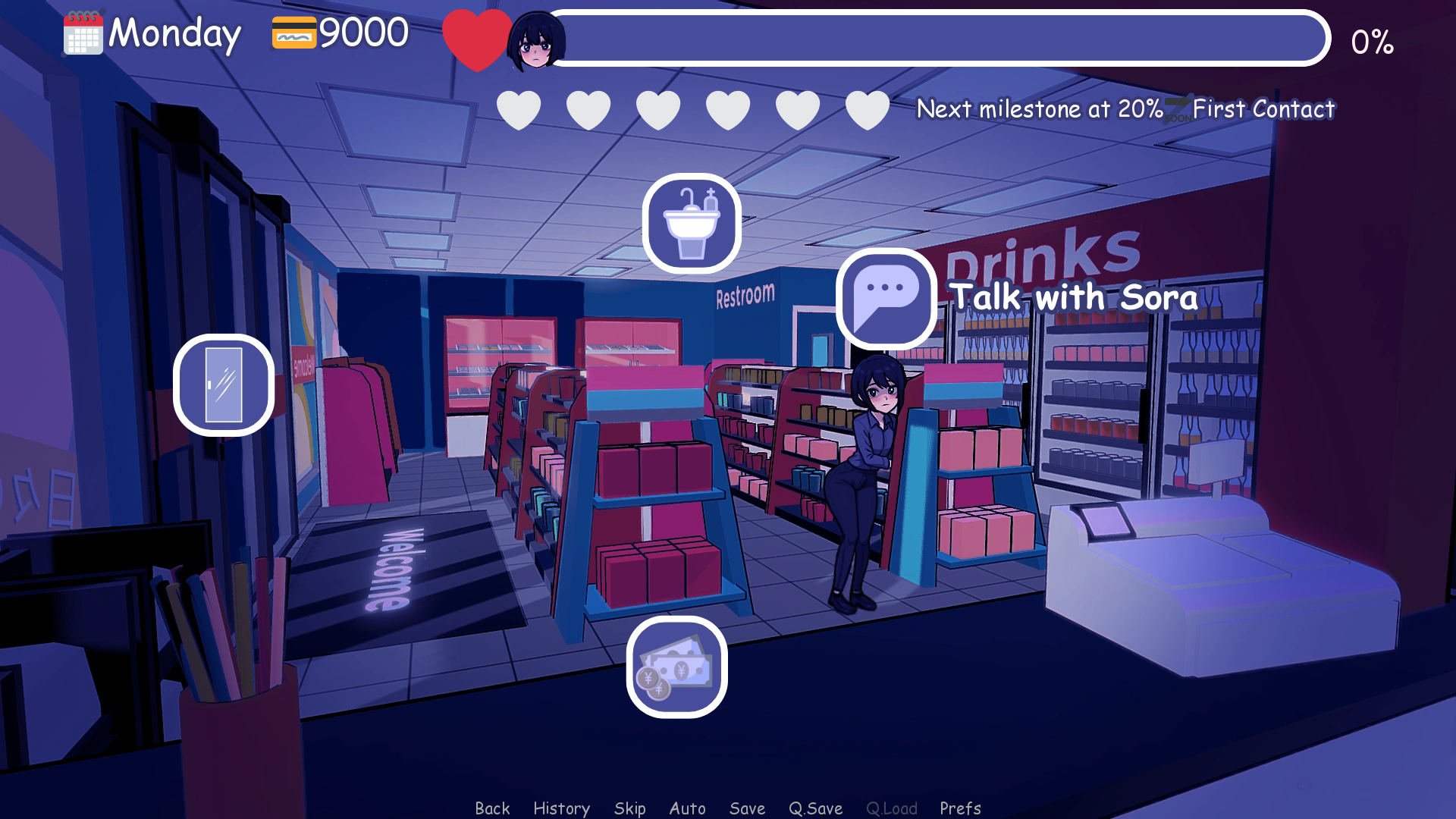Click the First Contact milestone label

[x=1263, y=109]
